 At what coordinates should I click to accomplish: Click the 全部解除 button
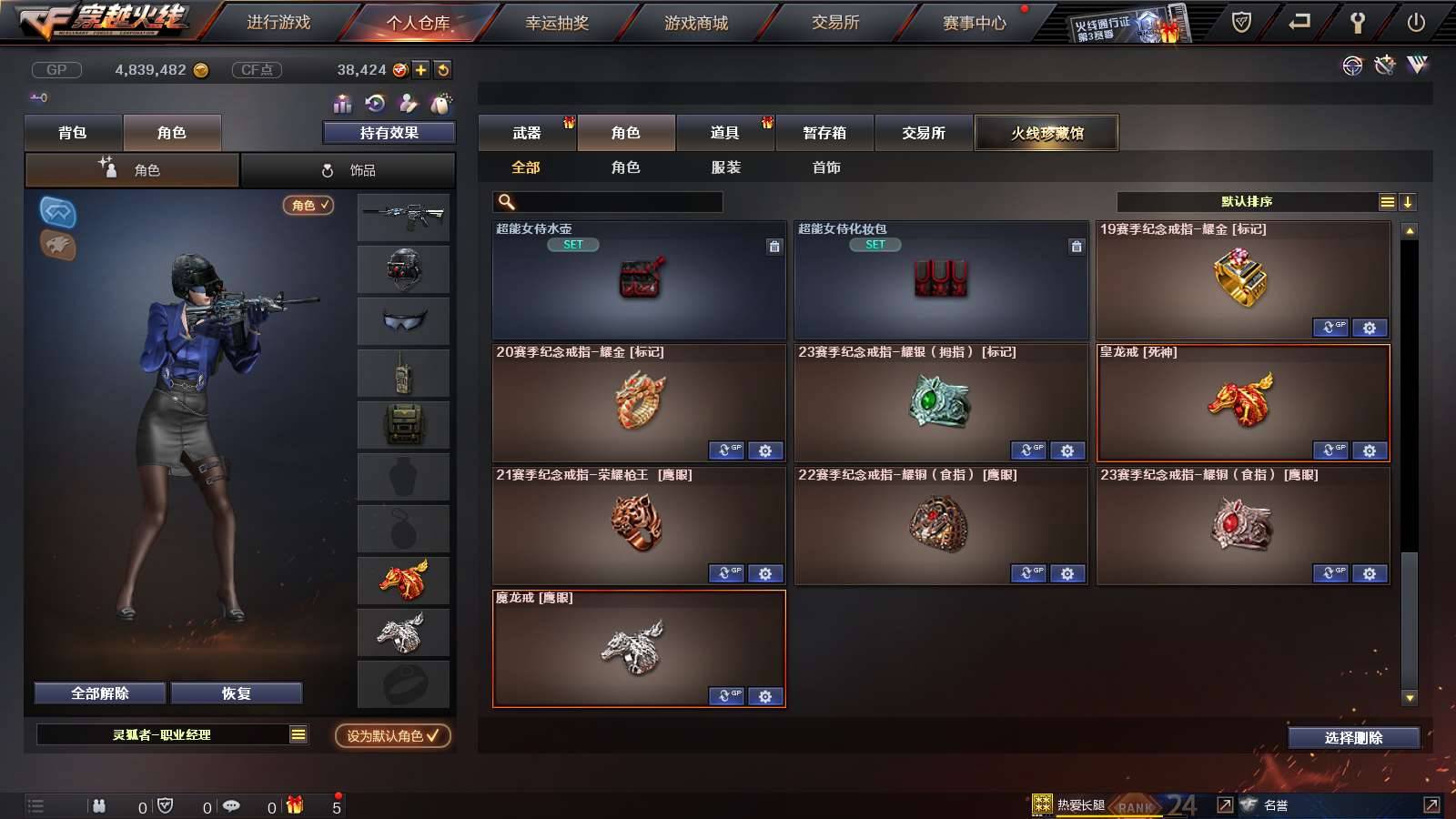point(98,693)
